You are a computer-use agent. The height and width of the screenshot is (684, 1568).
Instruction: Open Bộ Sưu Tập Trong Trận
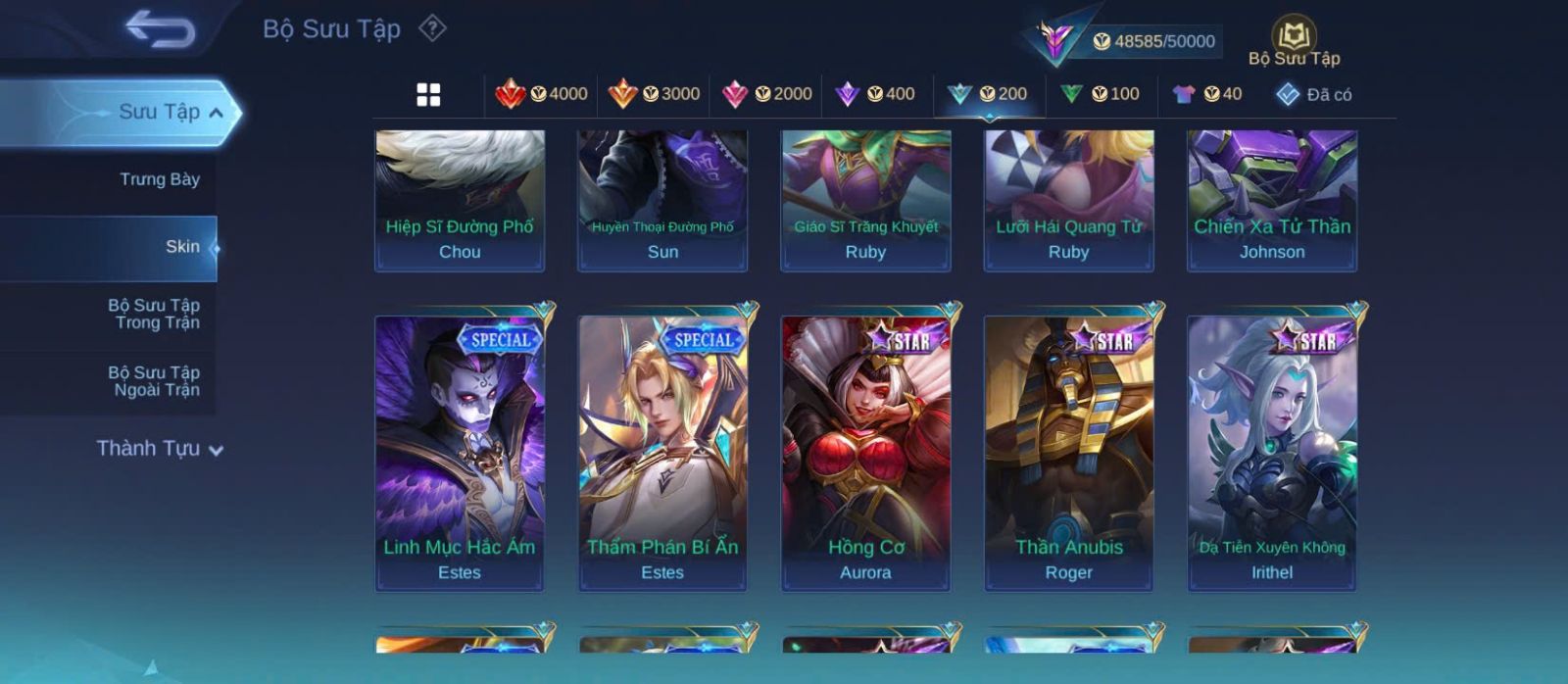click(155, 314)
